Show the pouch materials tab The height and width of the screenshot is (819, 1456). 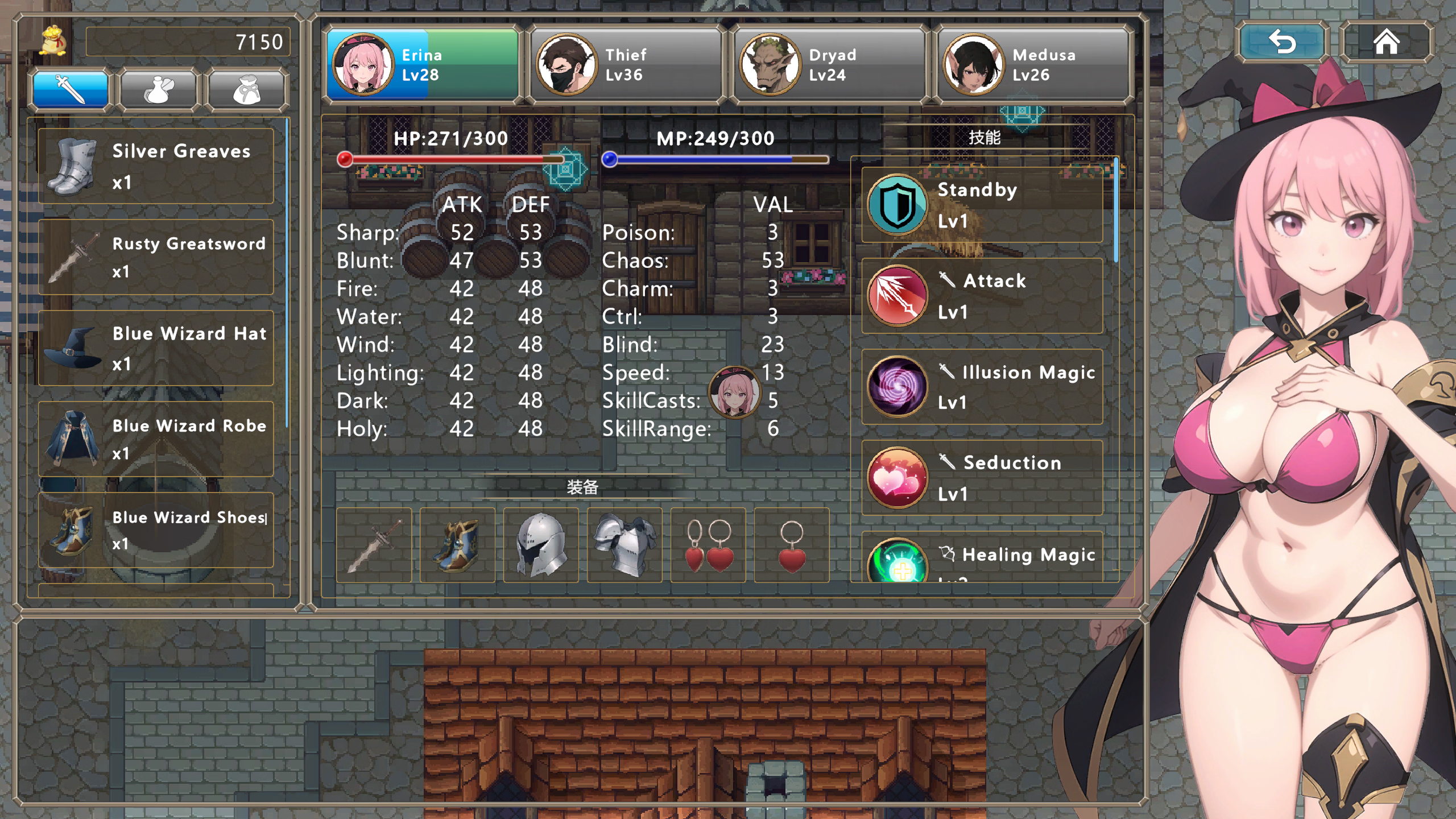click(x=247, y=89)
